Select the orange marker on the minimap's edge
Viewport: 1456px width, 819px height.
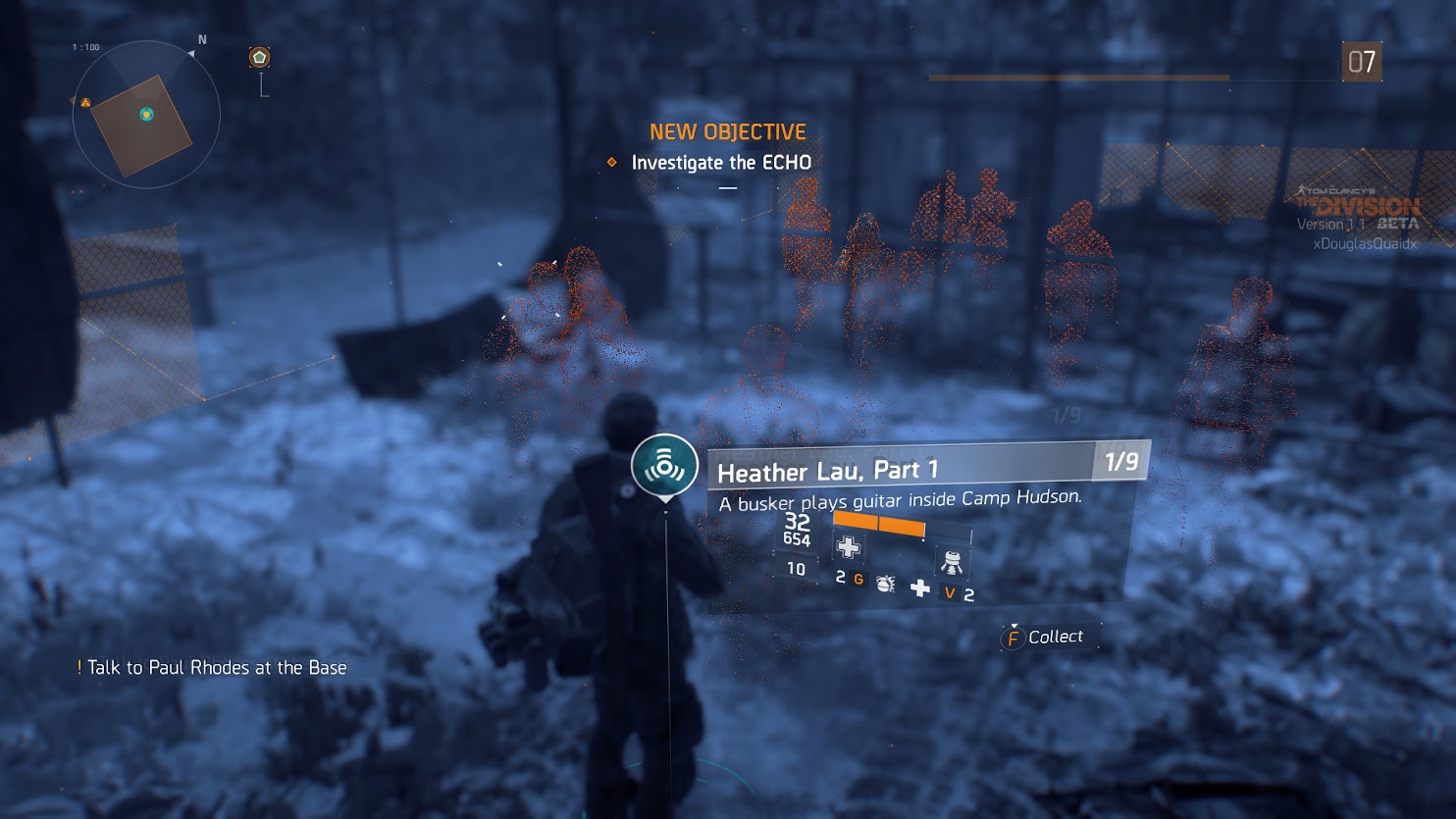[x=85, y=102]
